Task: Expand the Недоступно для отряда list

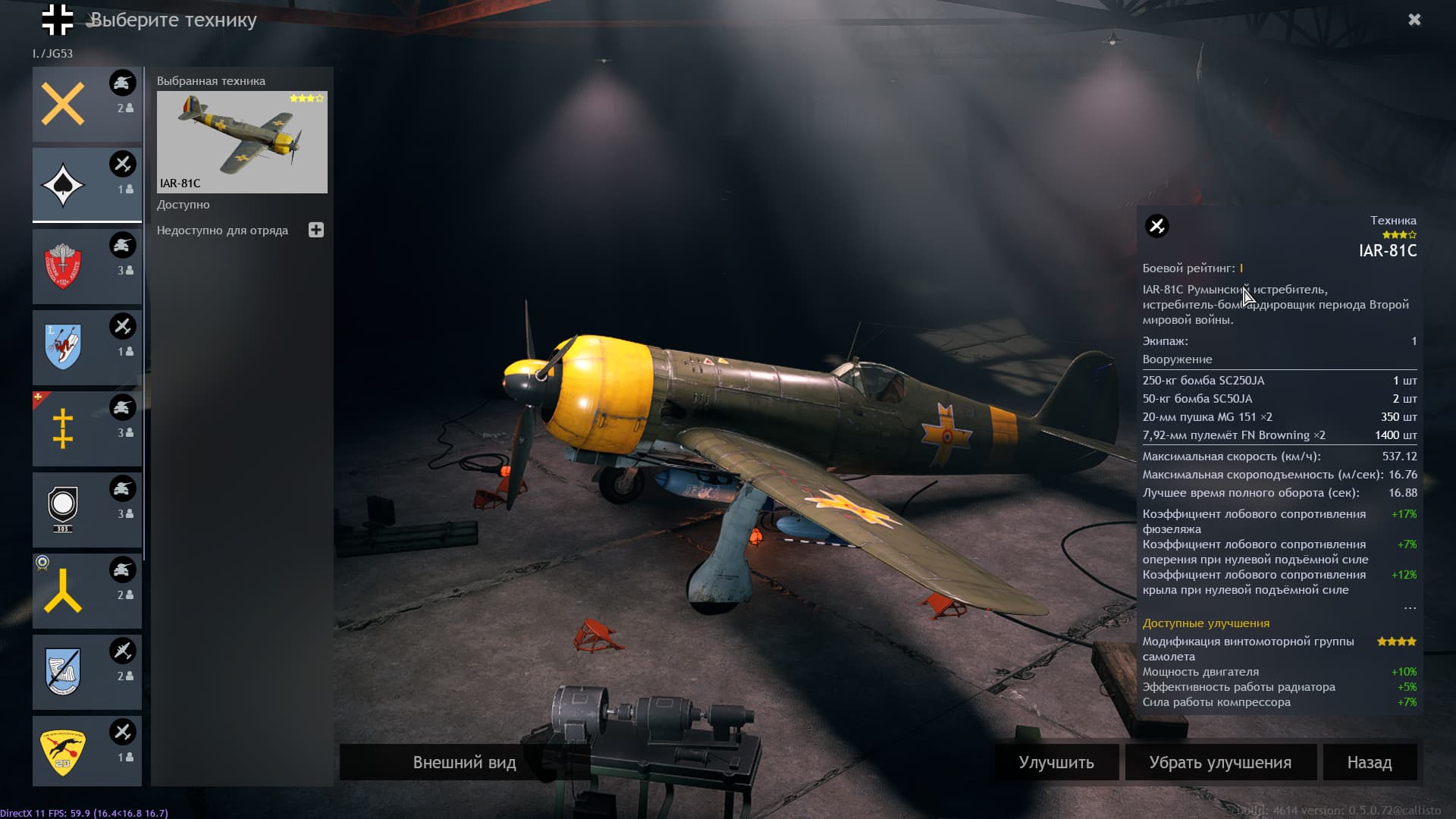Action: coord(316,230)
